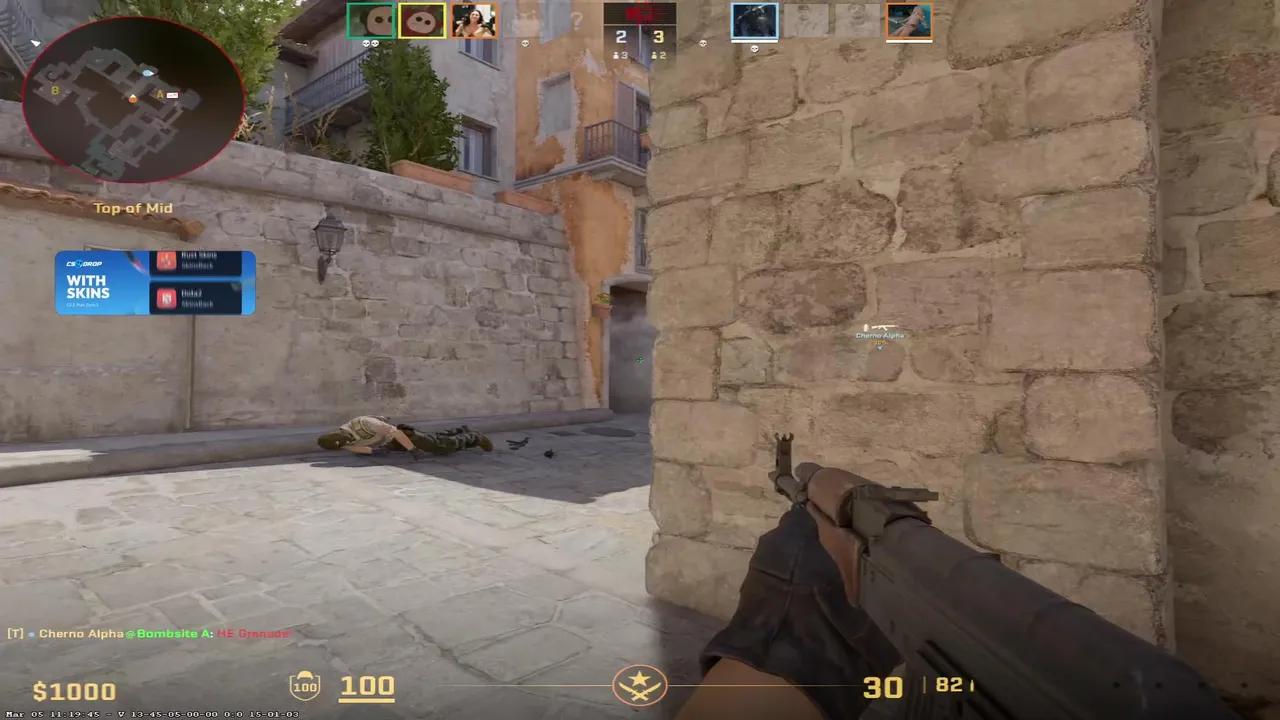
Task: Click the CS2 star emblem at the bottom center
Action: (x=640, y=685)
